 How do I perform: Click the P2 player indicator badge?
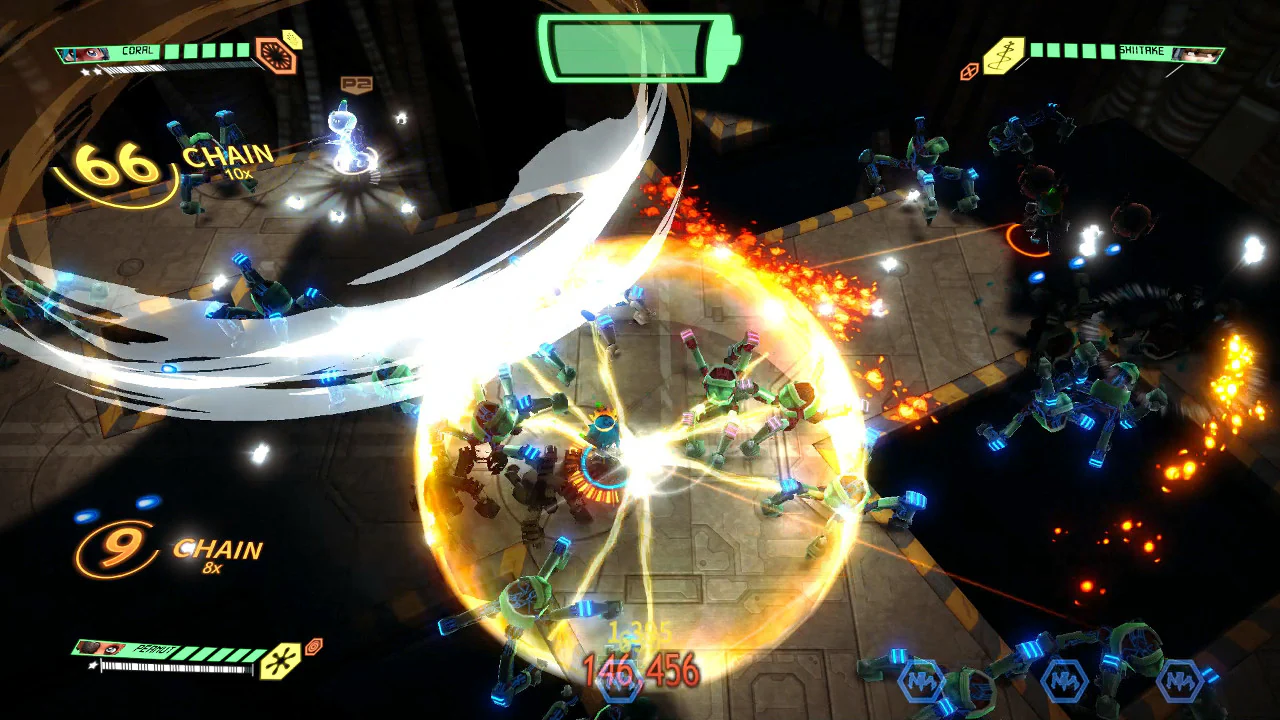(x=355, y=83)
